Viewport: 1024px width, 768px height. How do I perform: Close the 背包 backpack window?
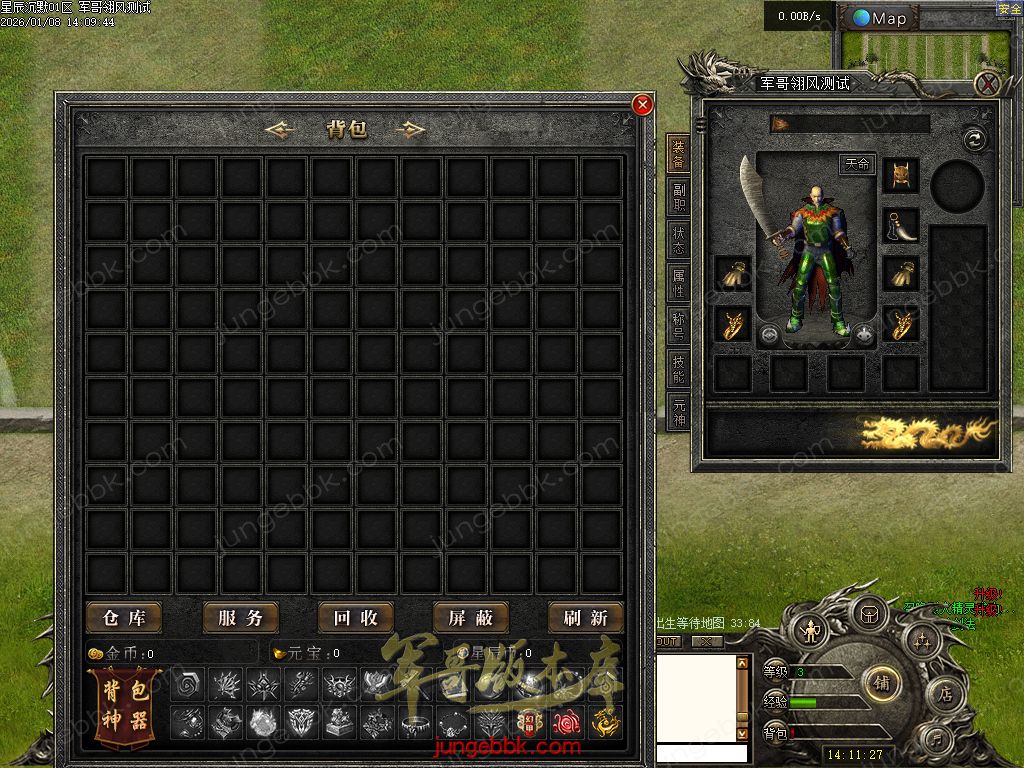[x=643, y=104]
